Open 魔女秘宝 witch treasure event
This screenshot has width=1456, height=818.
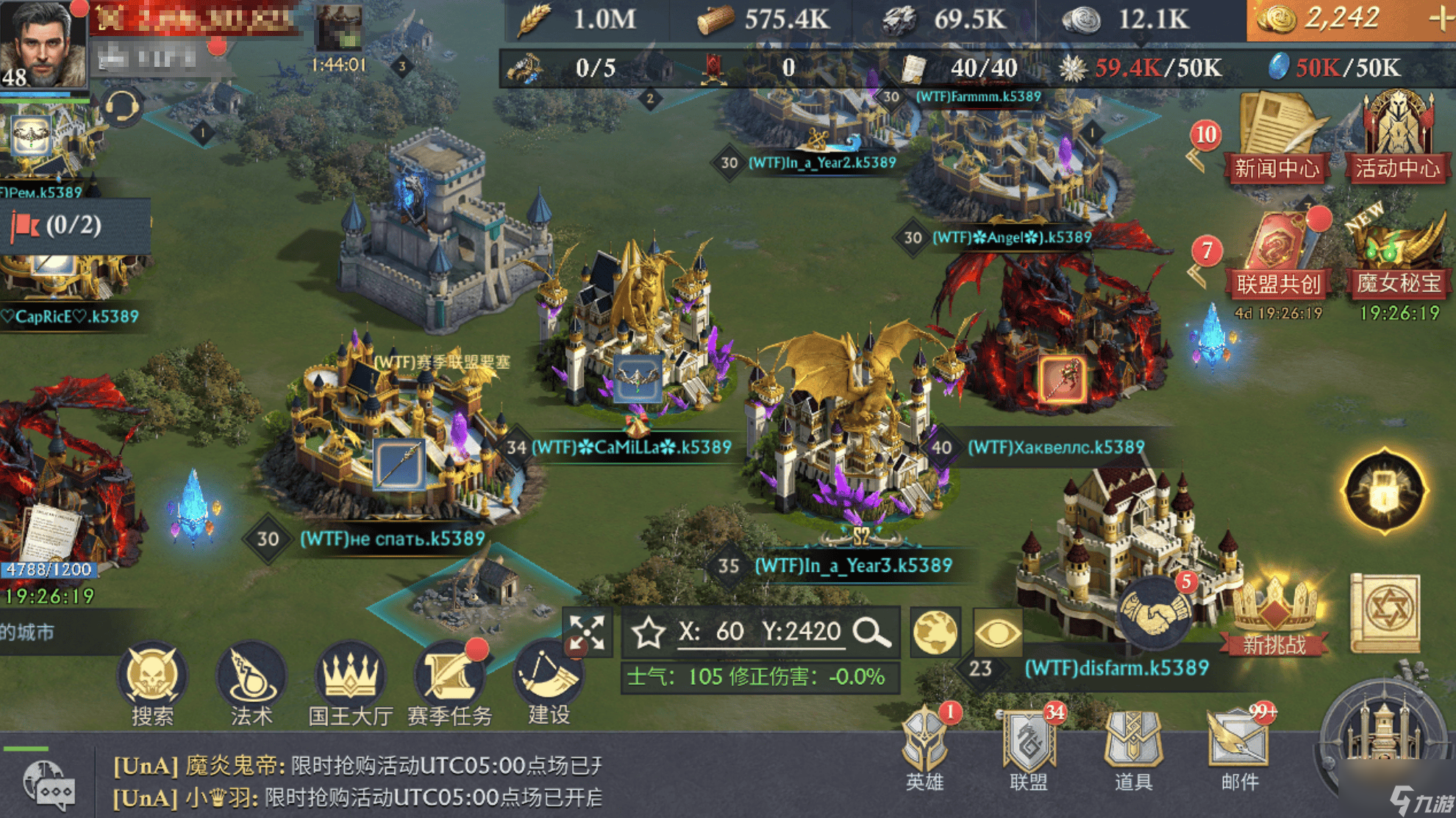coord(1399,256)
